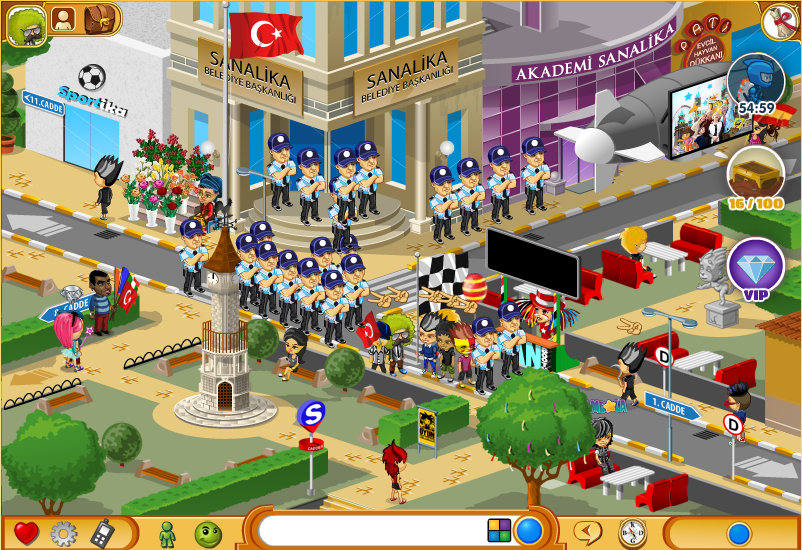Viewport: 802px width, 550px height.
Task: Open the speech bubble chat history
Action: [590, 531]
